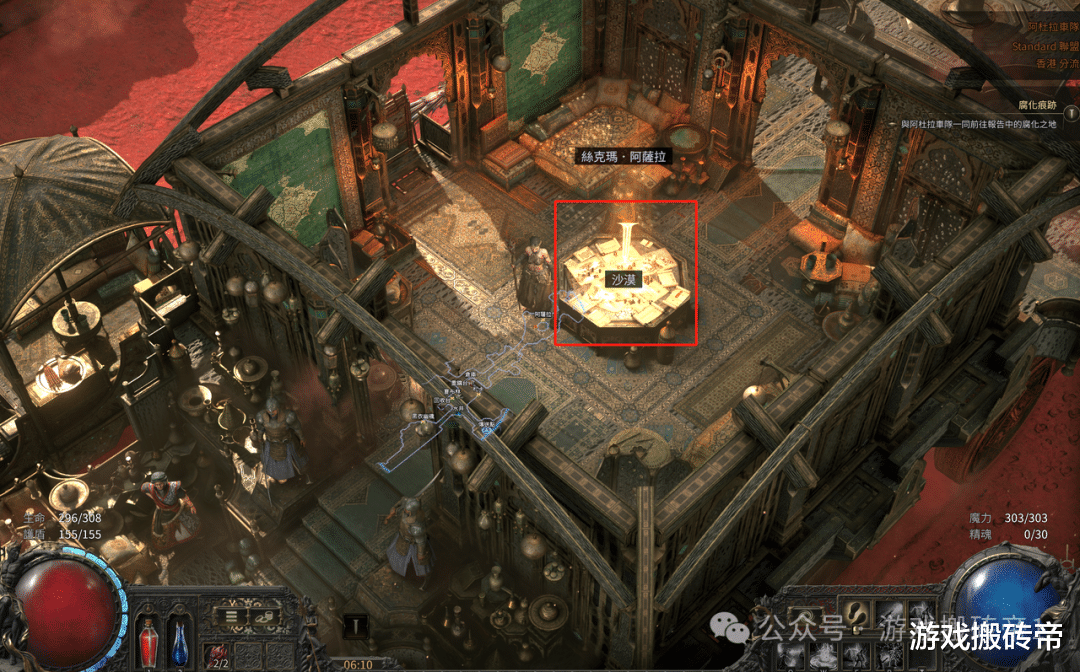This screenshot has height=672, width=1080.
Task: Click the coin stack shop button
Action: coord(267,616)
